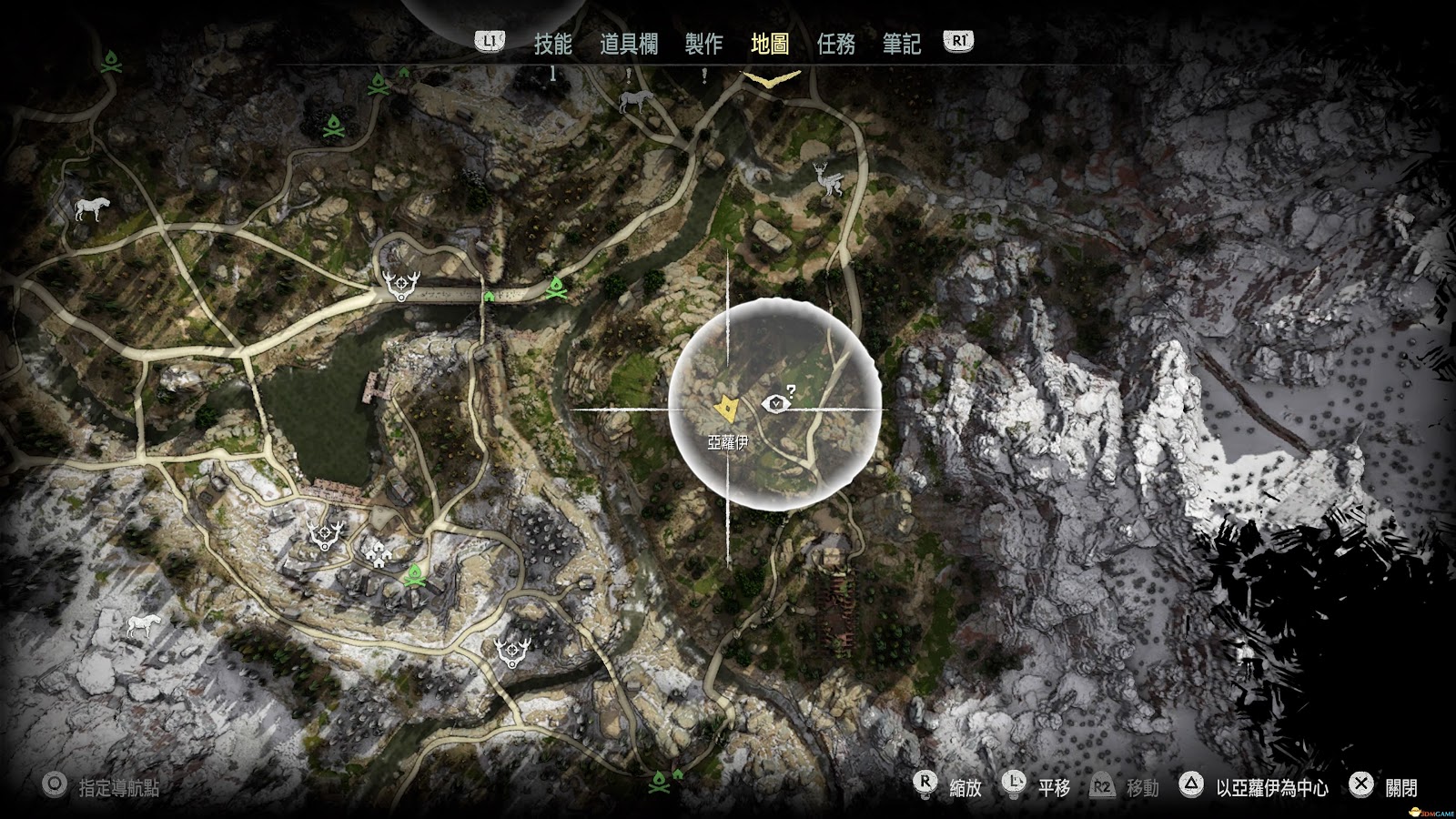Select the antlered deer machine site marker

click(828, 179)
